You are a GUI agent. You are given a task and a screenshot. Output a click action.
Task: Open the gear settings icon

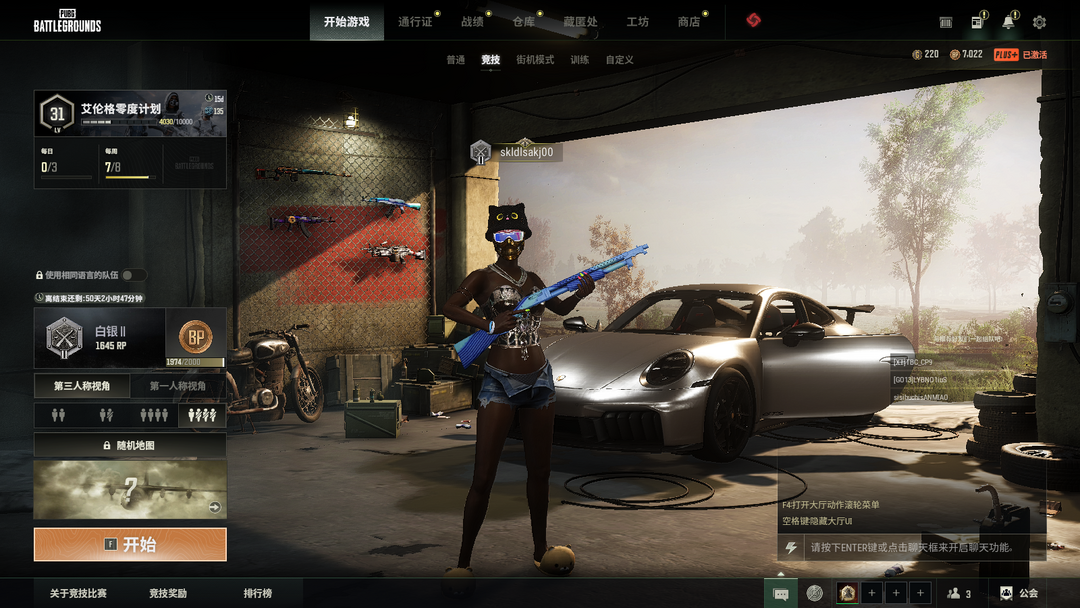(1039, 22)
